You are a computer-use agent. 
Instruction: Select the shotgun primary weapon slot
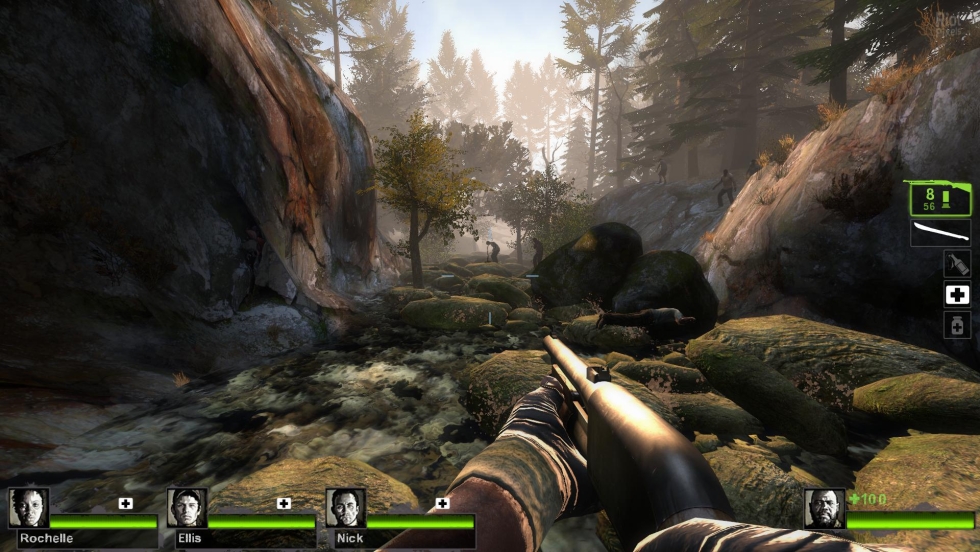(938, 198)
